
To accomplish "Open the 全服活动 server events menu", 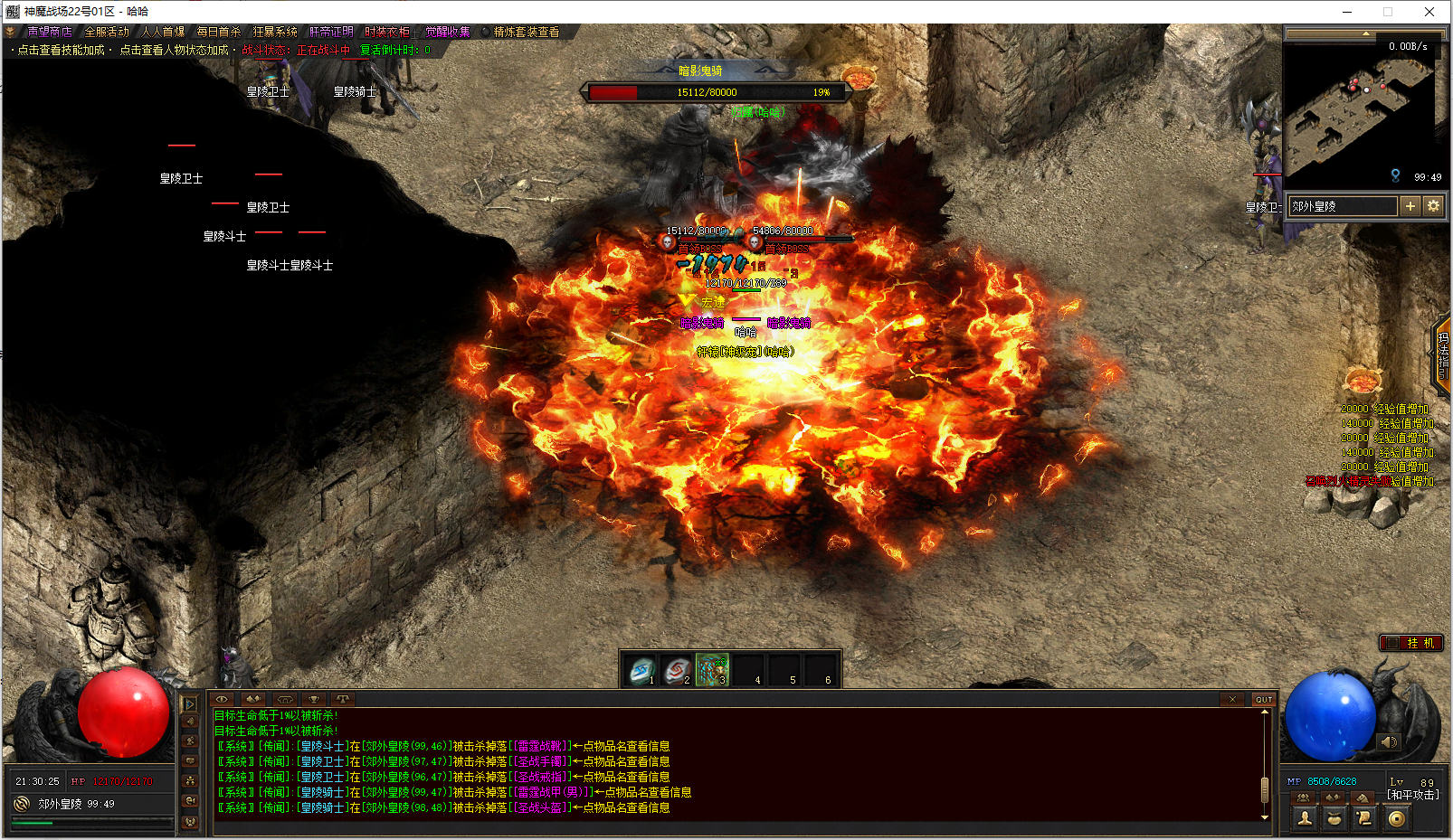I will 107,32.
